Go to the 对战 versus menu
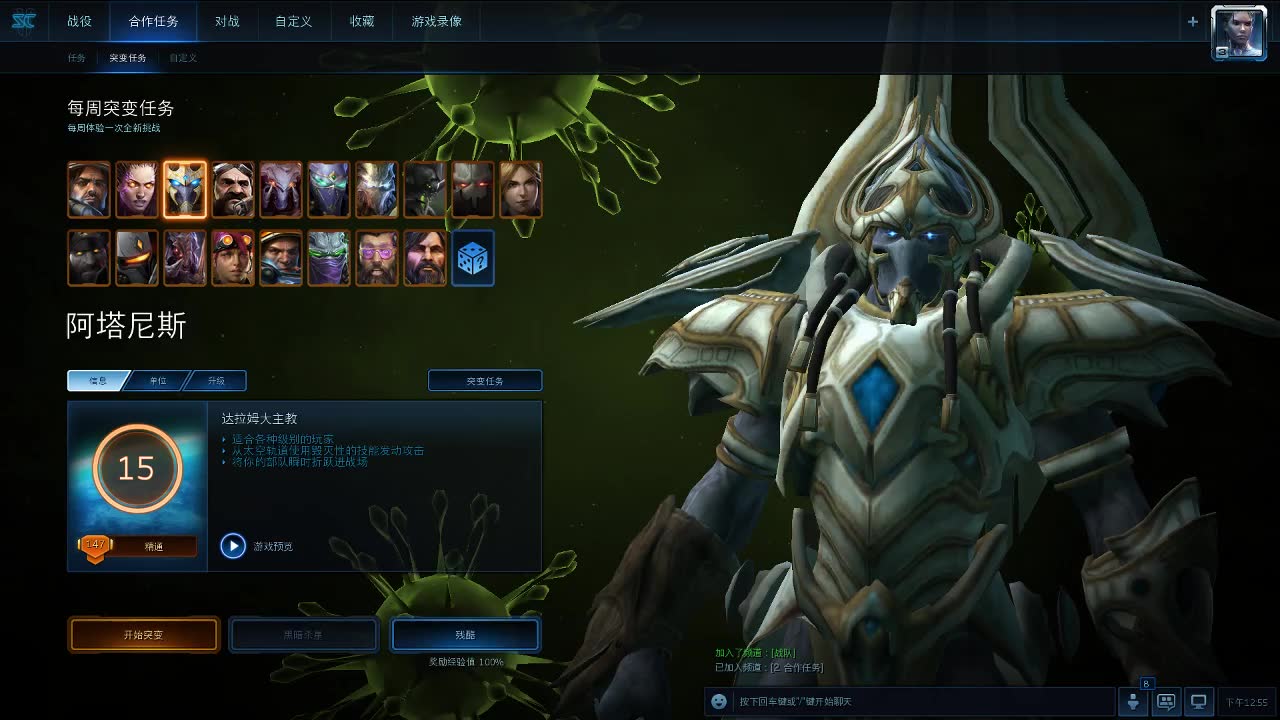 (x=227, y=21)
